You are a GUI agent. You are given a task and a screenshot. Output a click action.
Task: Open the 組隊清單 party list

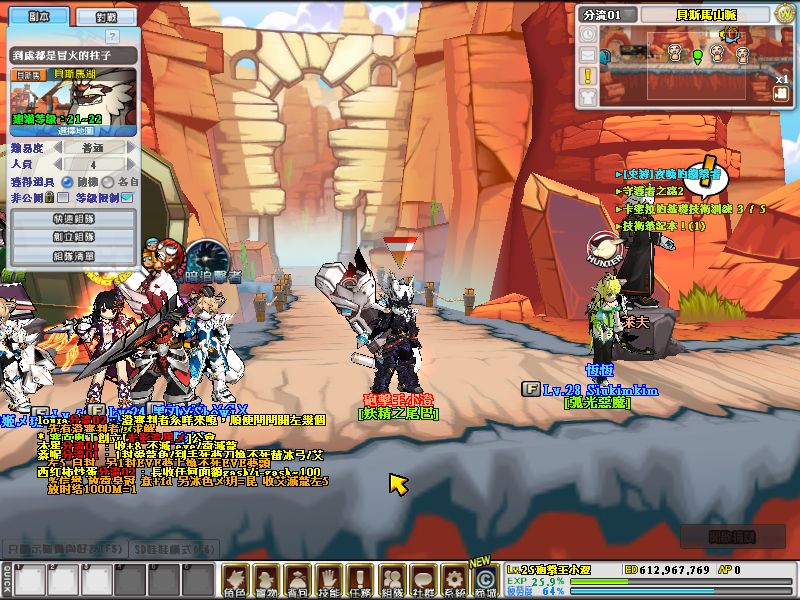pos(74,256)
